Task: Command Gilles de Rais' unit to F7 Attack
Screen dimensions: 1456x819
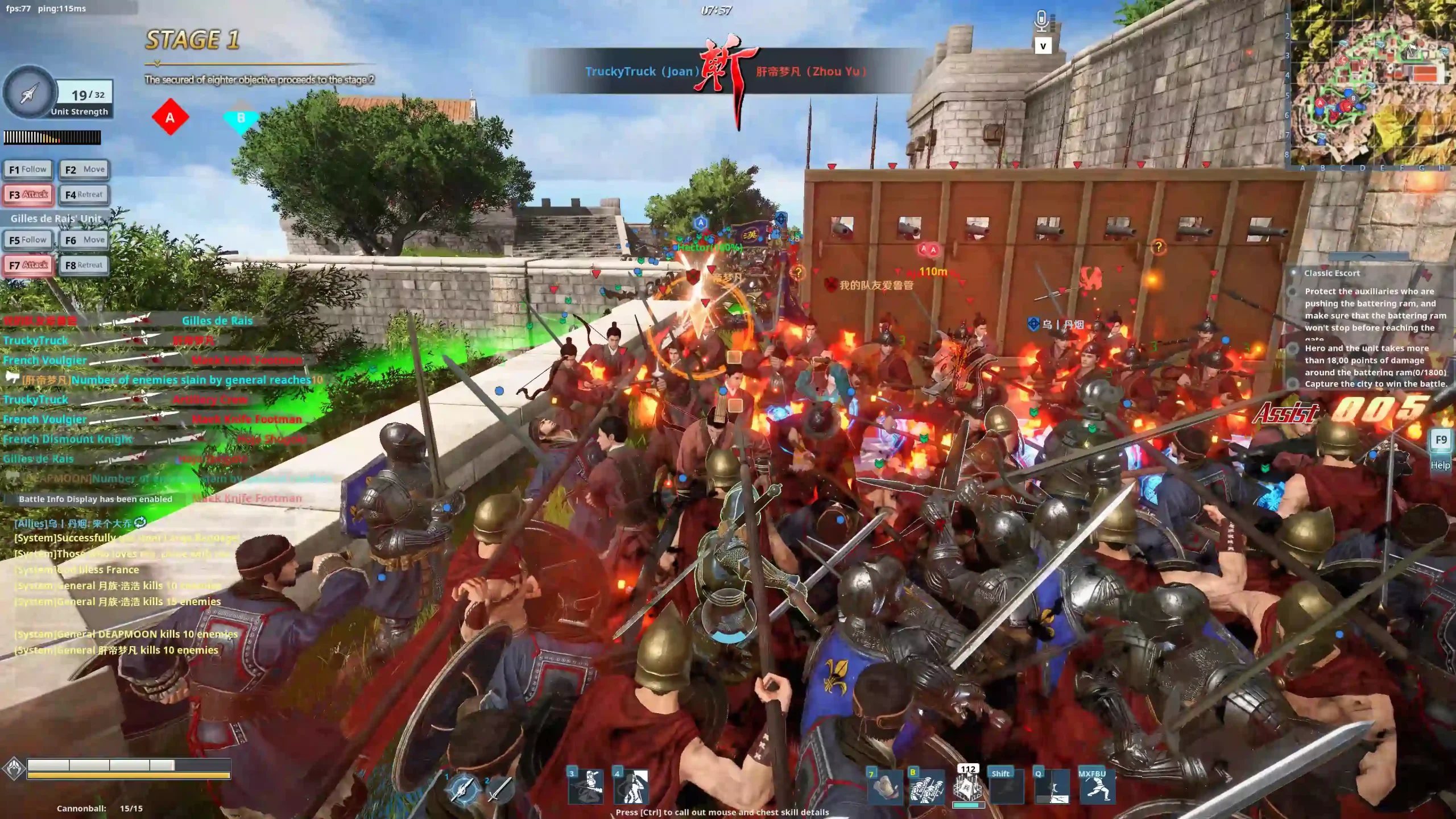Action: pyautogui.click(x=28, y=265)
